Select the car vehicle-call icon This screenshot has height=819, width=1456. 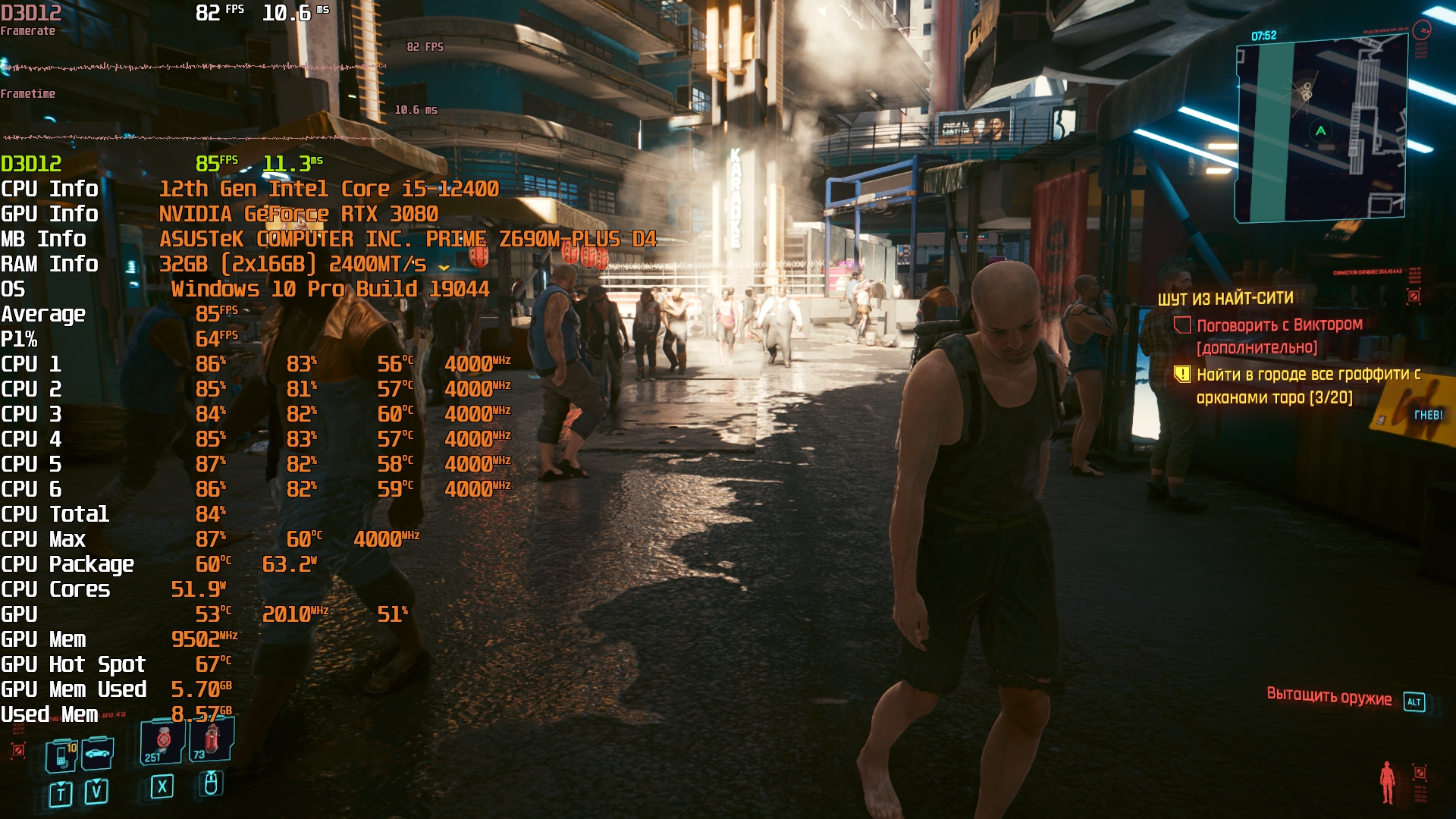(x=98, y=753)
